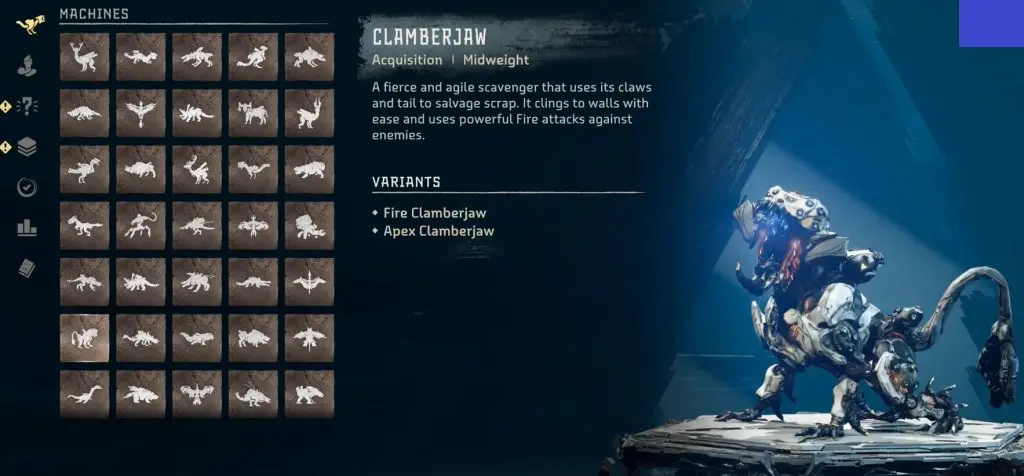Choose the book icon tab in the sidebar
1024x476 pixels.
click(x=27, y=267)
